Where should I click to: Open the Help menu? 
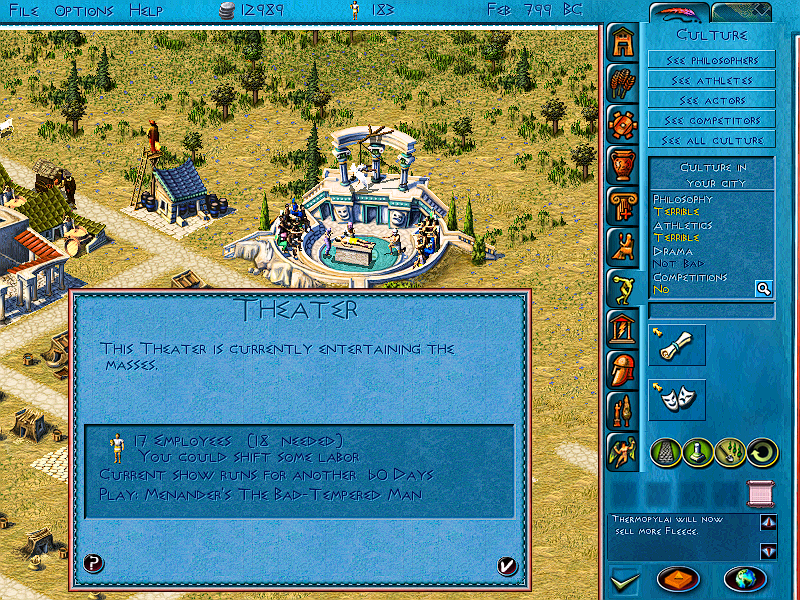(x=146, y=10)
